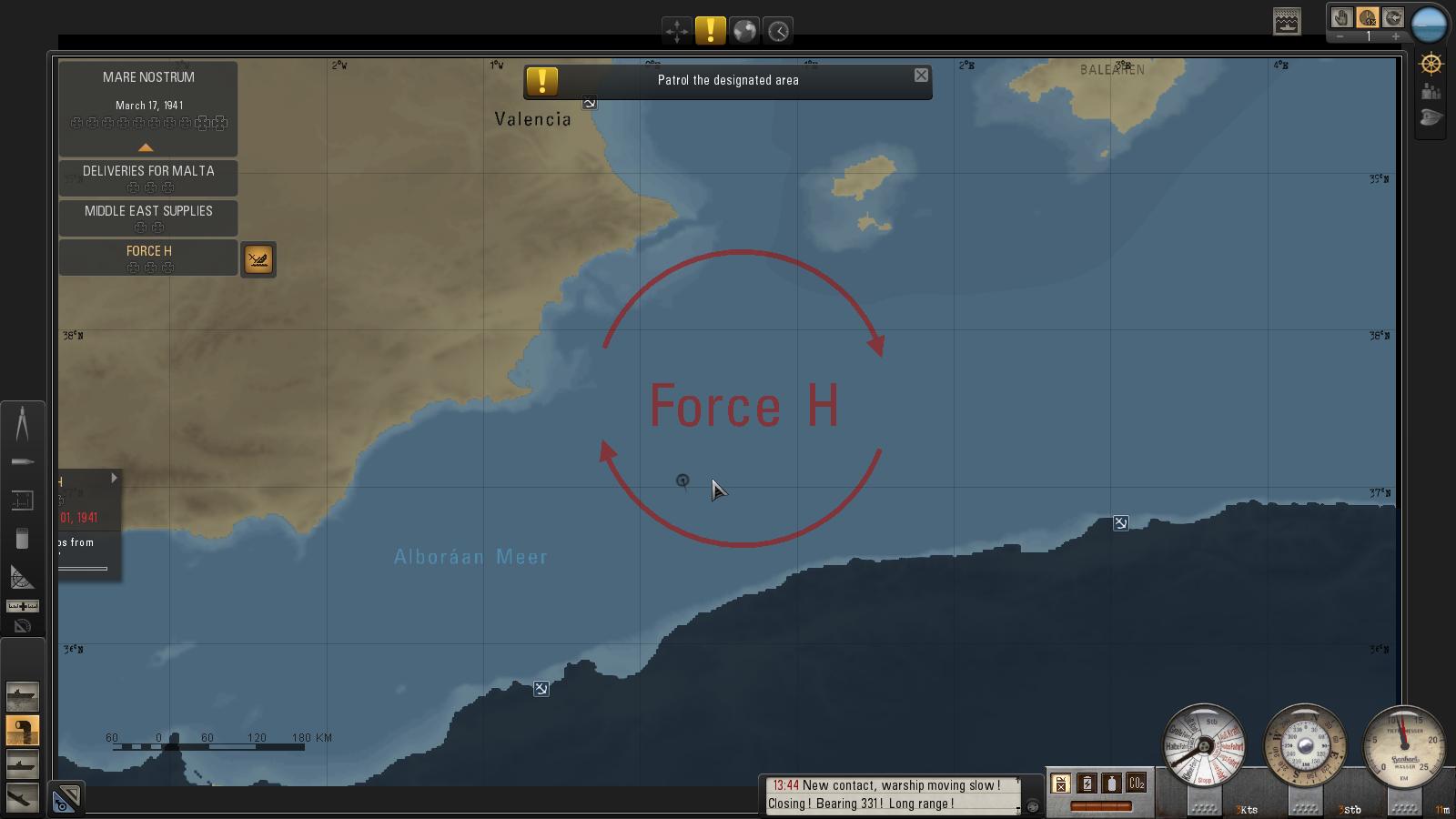This screenshot has height=819, width=1456.
Task: Select the compass divider map tool
Action: click(22, 424)
